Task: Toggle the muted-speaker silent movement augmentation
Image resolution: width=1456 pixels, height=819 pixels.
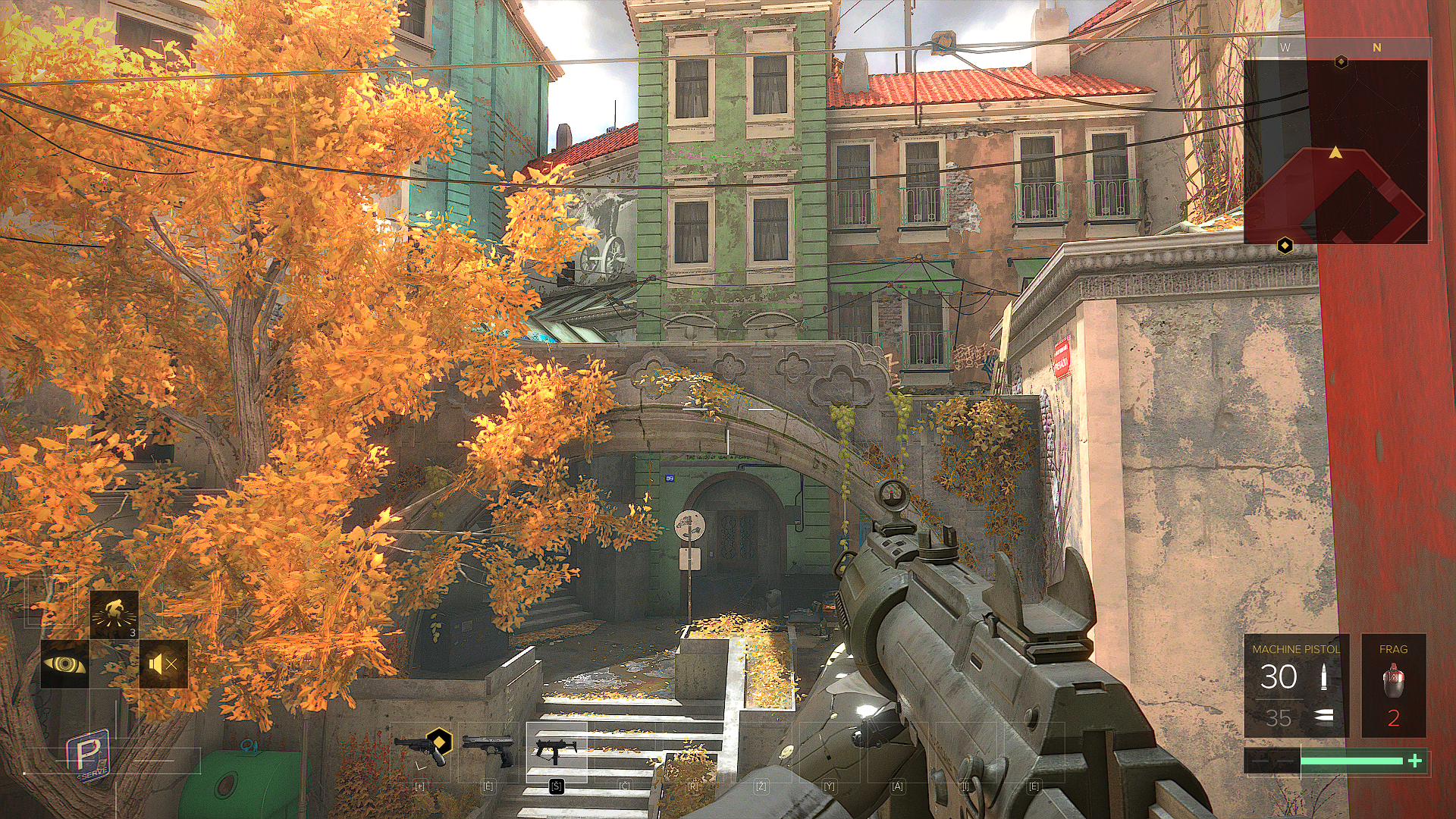Action: (163, 664)
